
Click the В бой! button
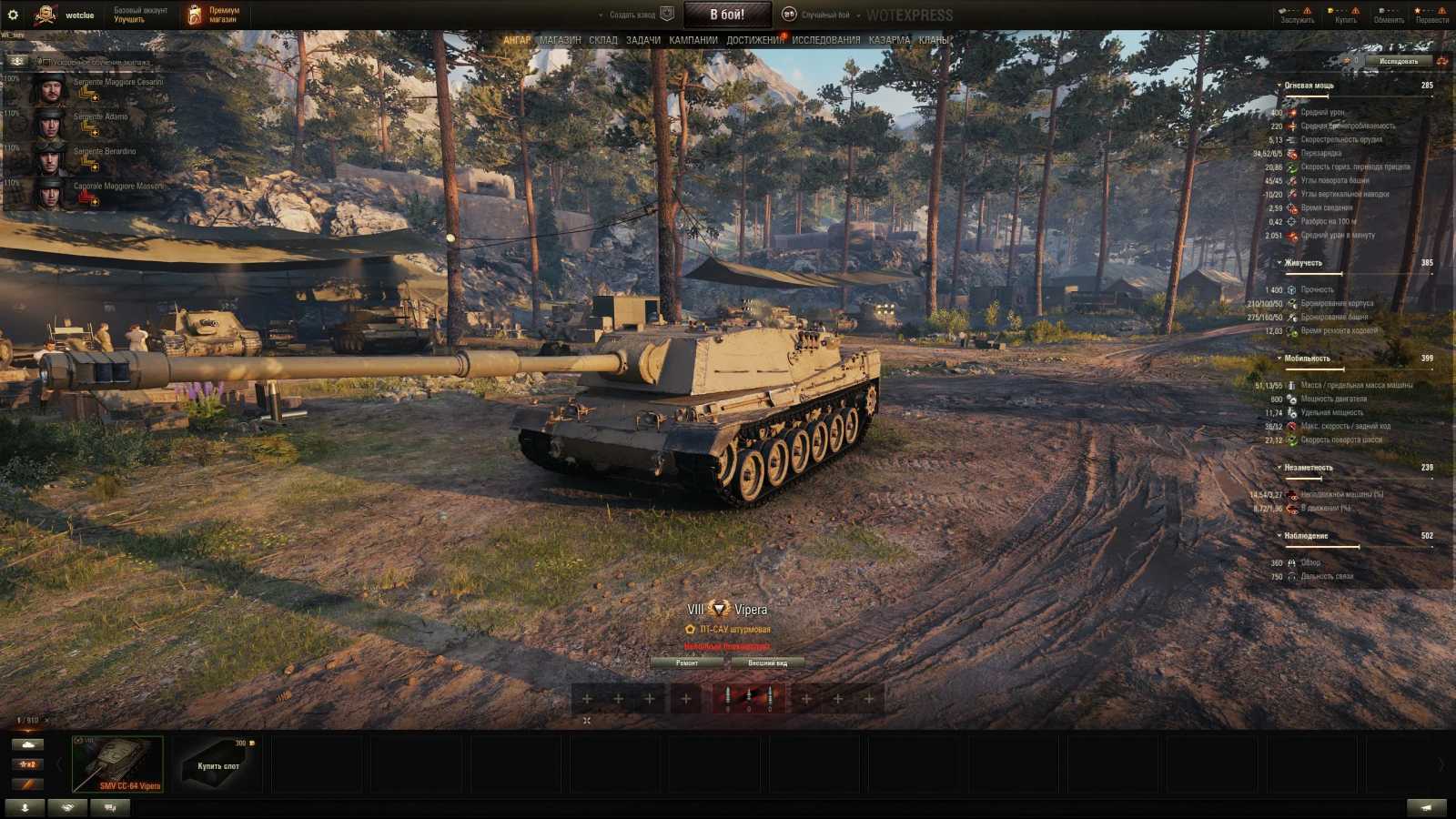[728, 14]
